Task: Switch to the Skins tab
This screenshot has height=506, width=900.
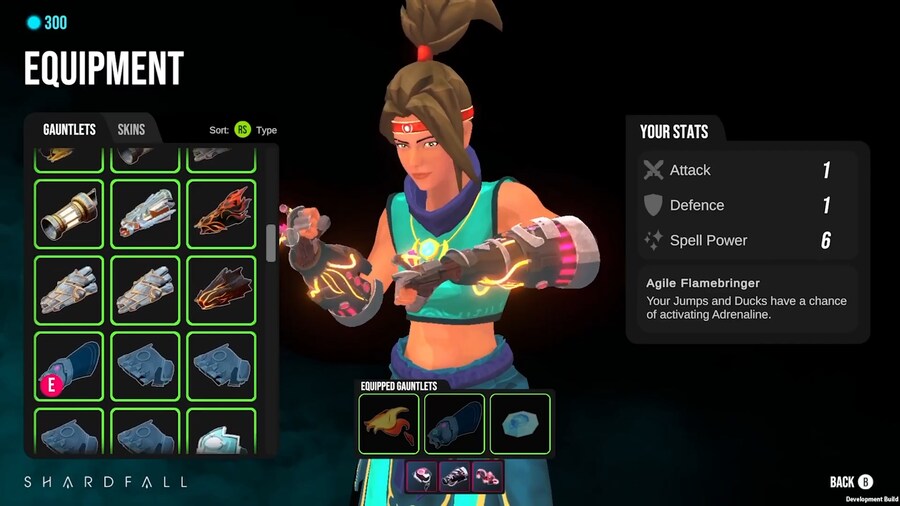Action: click(x=131, y=129)
